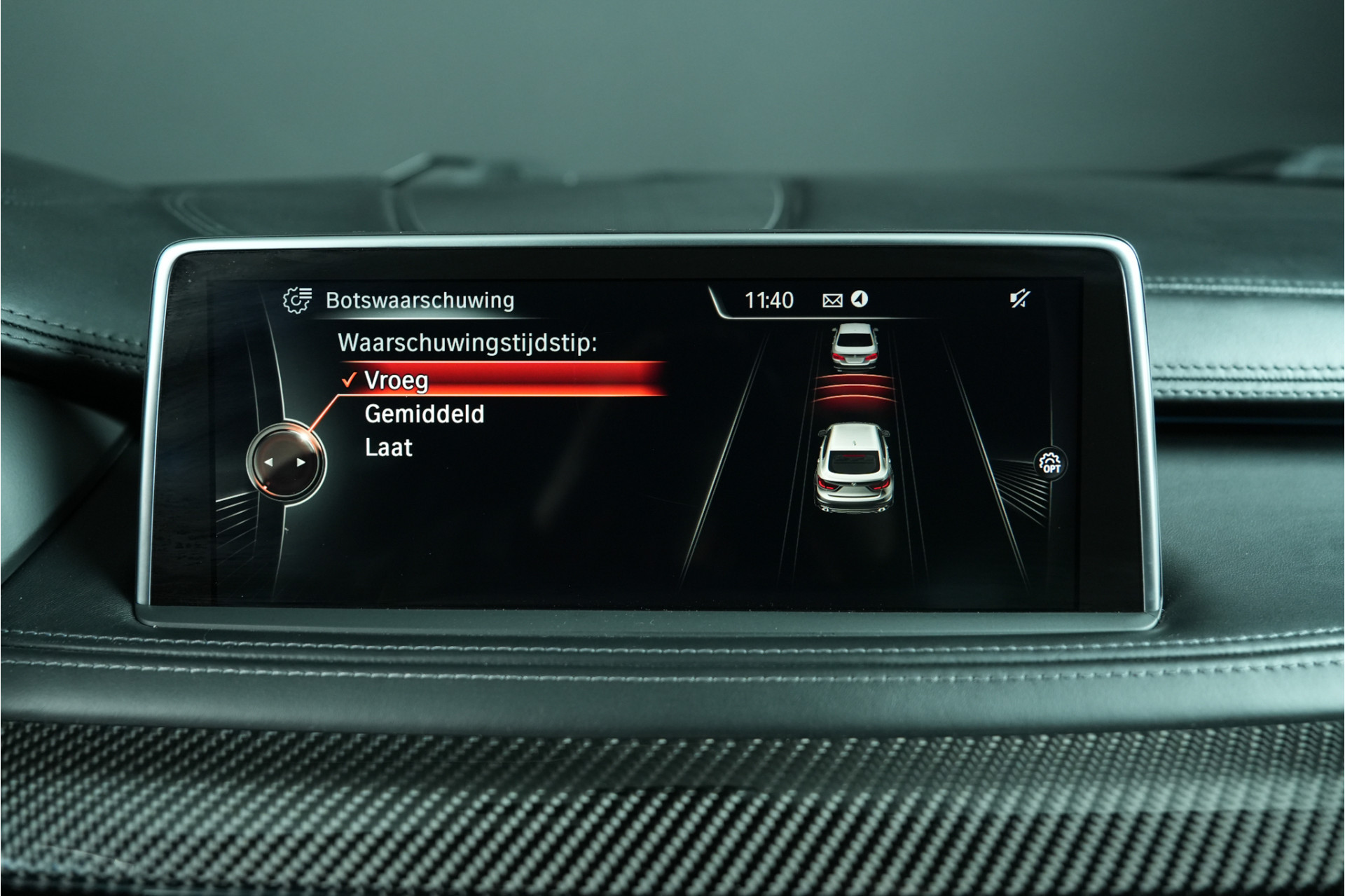Toggle the muted speaker icon

tap(1019, 300)
